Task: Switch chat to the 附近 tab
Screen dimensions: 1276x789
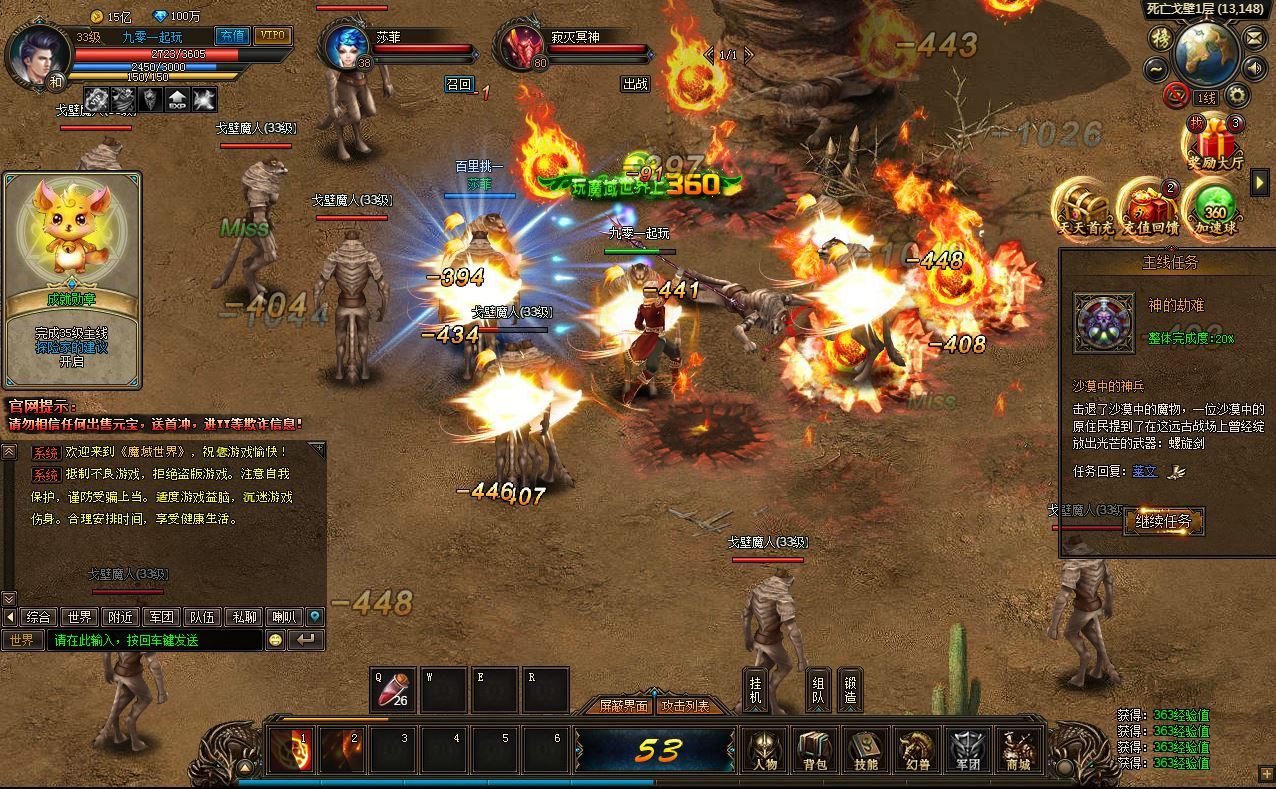Action: click(121, 617)
